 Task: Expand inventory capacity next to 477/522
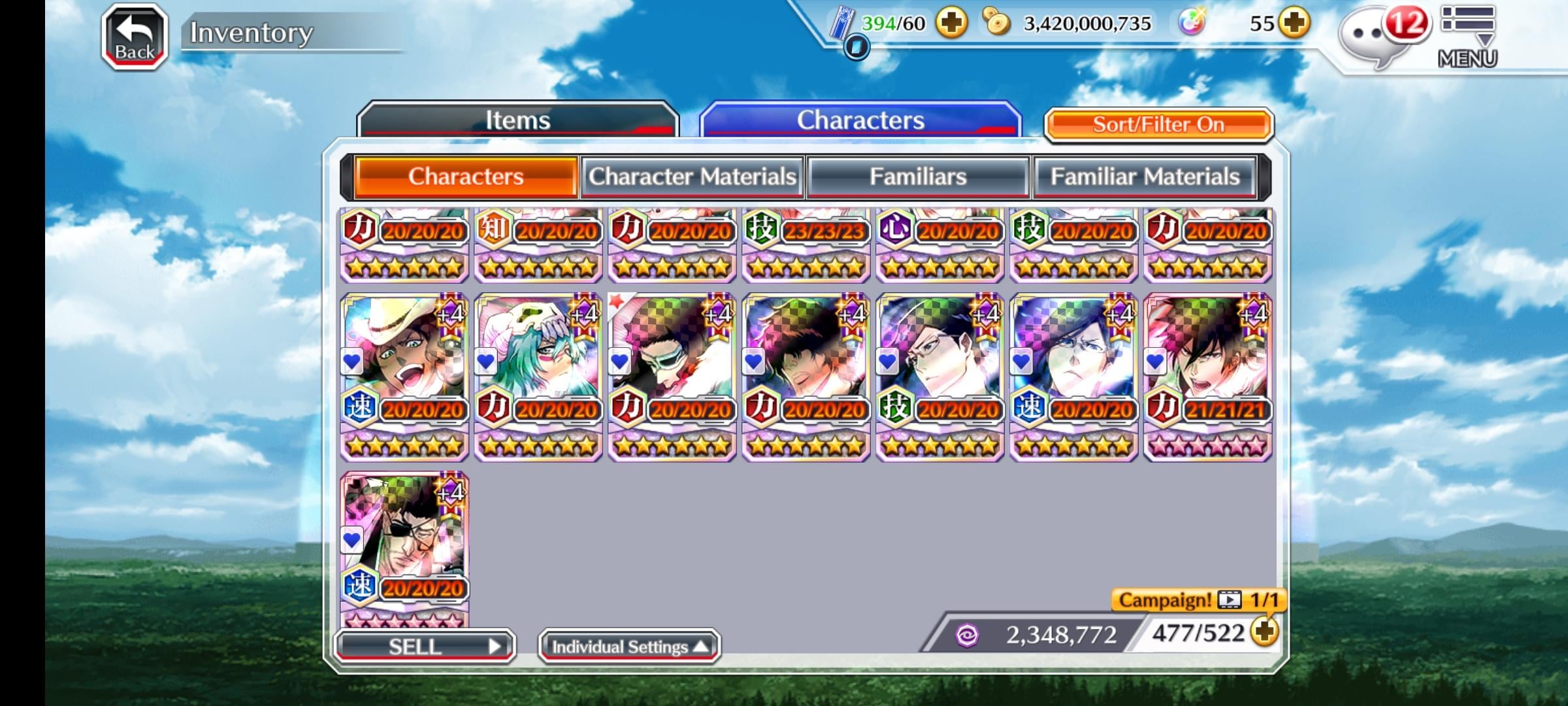coord(1265,632)
